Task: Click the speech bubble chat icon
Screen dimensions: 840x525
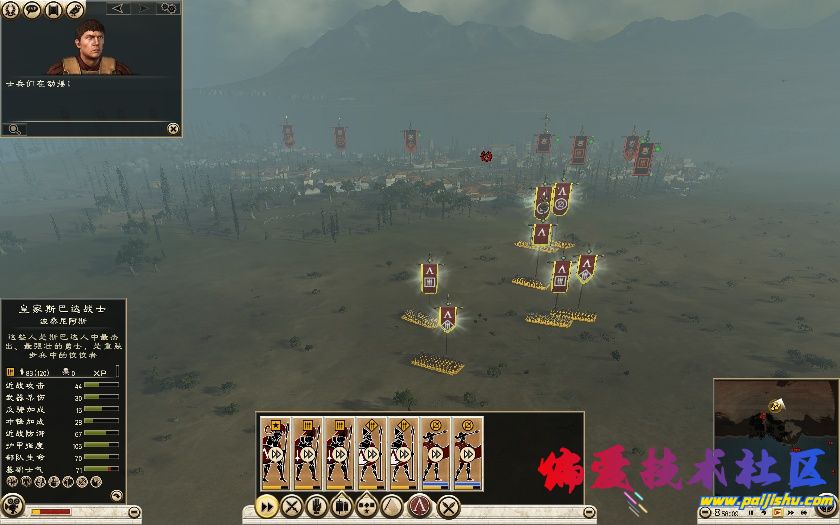Action: (33, 10)
